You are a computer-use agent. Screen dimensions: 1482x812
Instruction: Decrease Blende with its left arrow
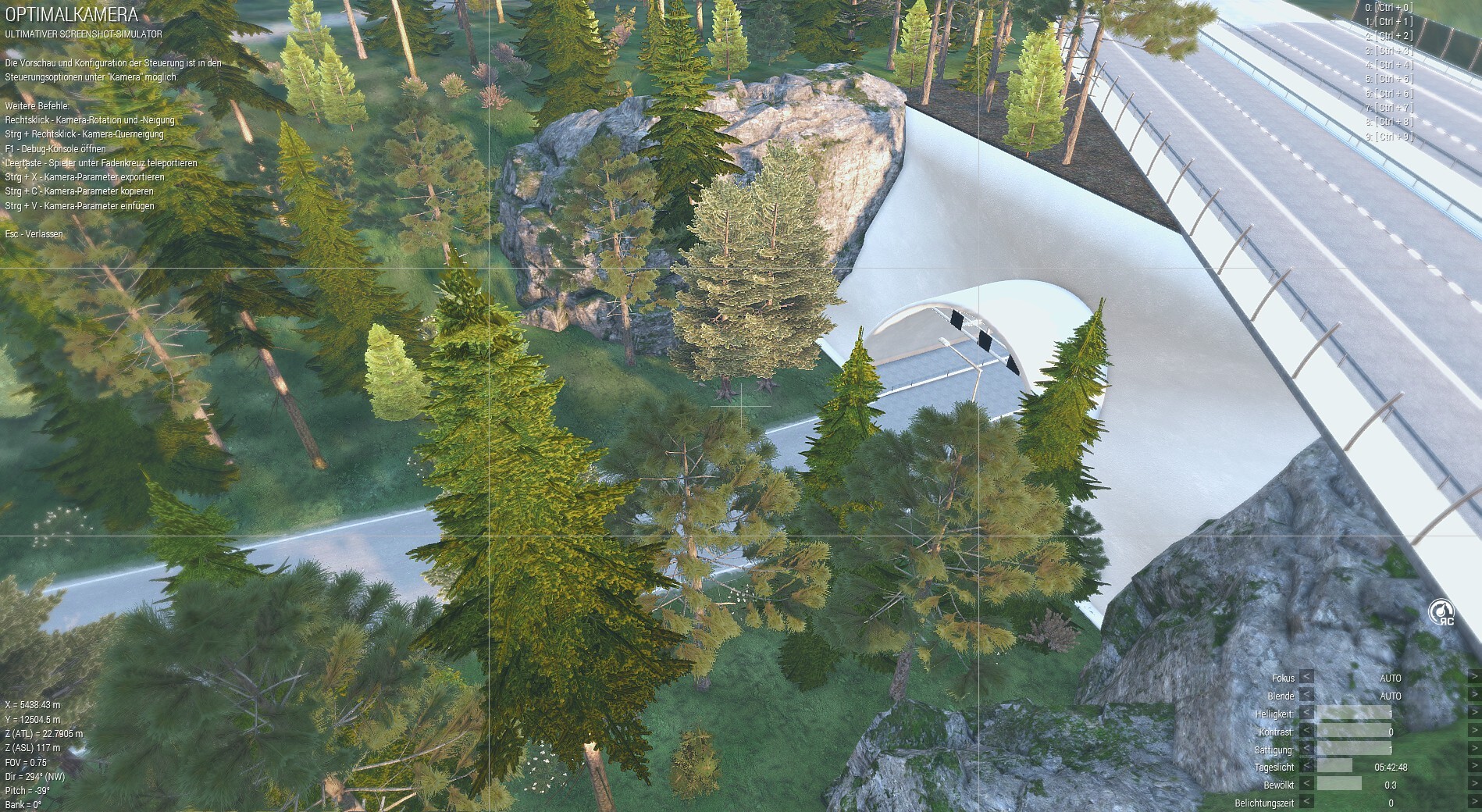[x=1306, y=696]
